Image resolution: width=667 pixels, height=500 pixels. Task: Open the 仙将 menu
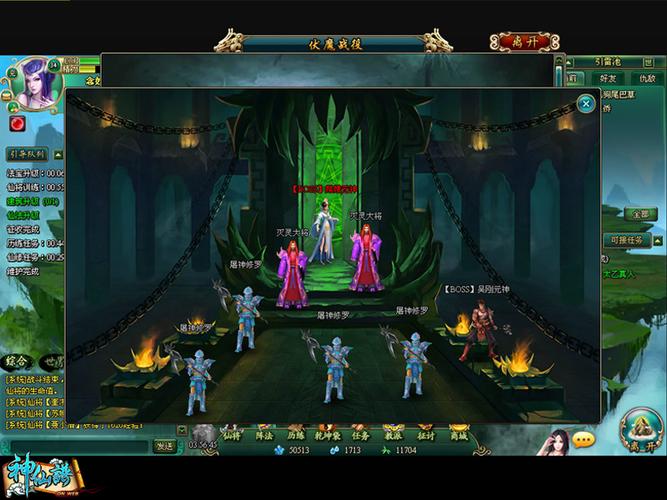coord(232,435)
